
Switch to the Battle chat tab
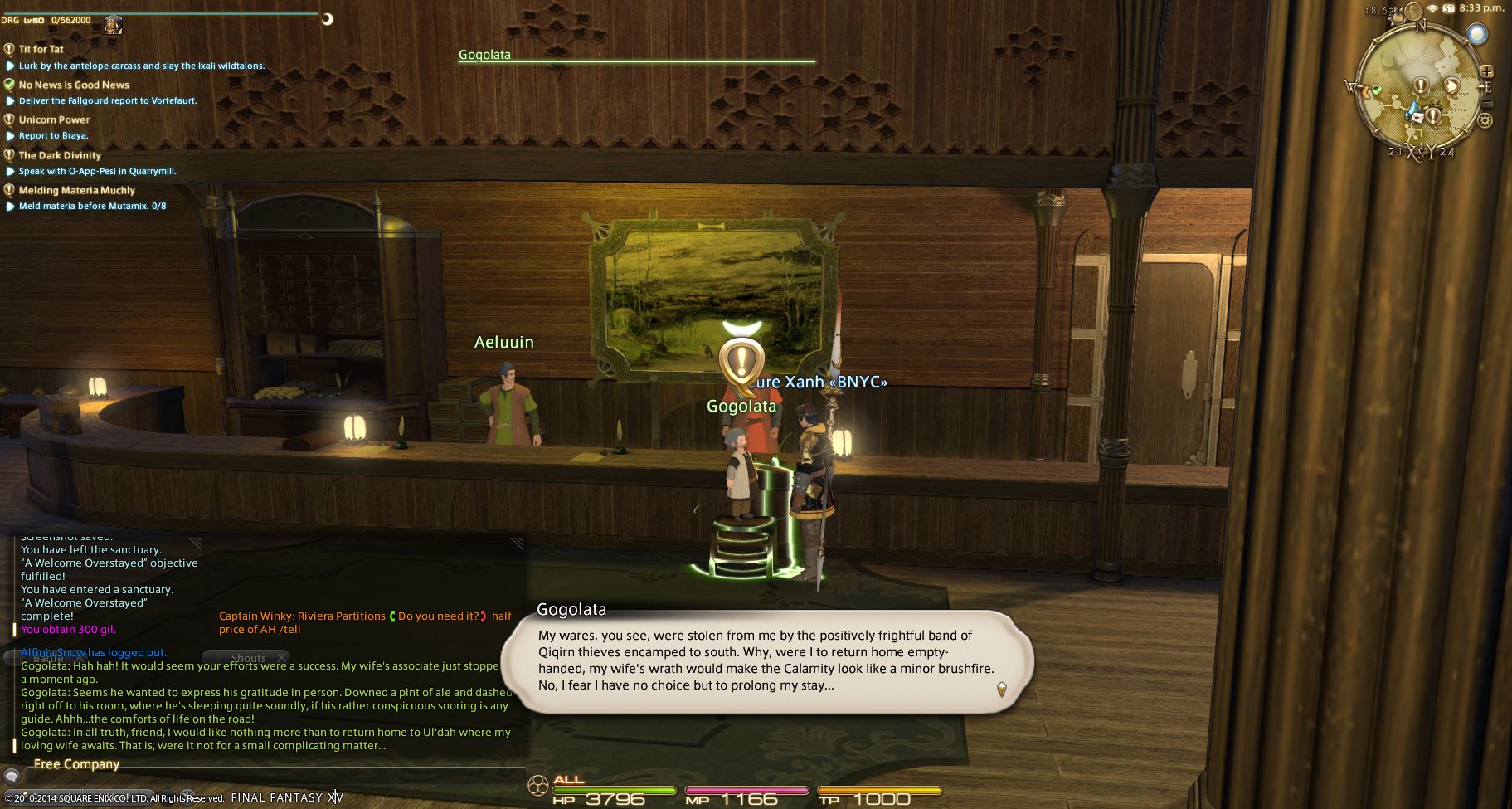pos(48,658)
